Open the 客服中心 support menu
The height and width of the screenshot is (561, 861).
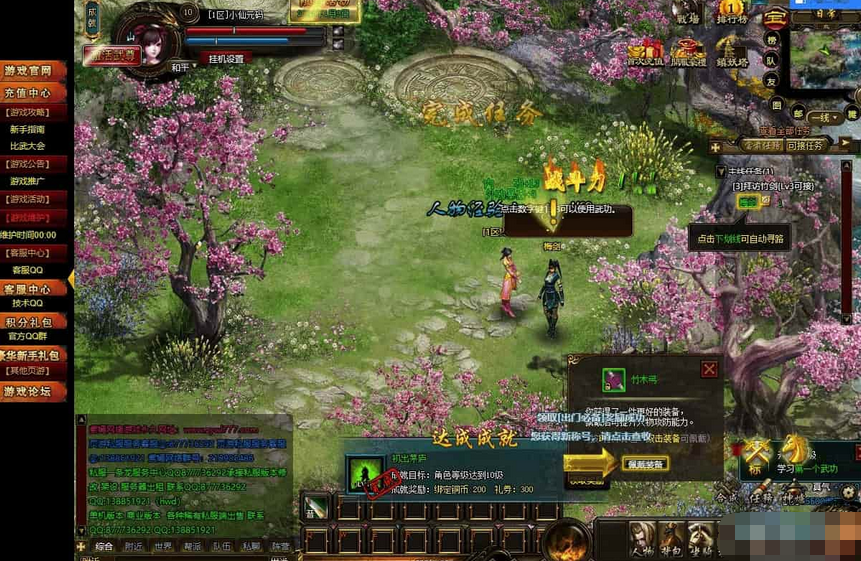[34, 288]
